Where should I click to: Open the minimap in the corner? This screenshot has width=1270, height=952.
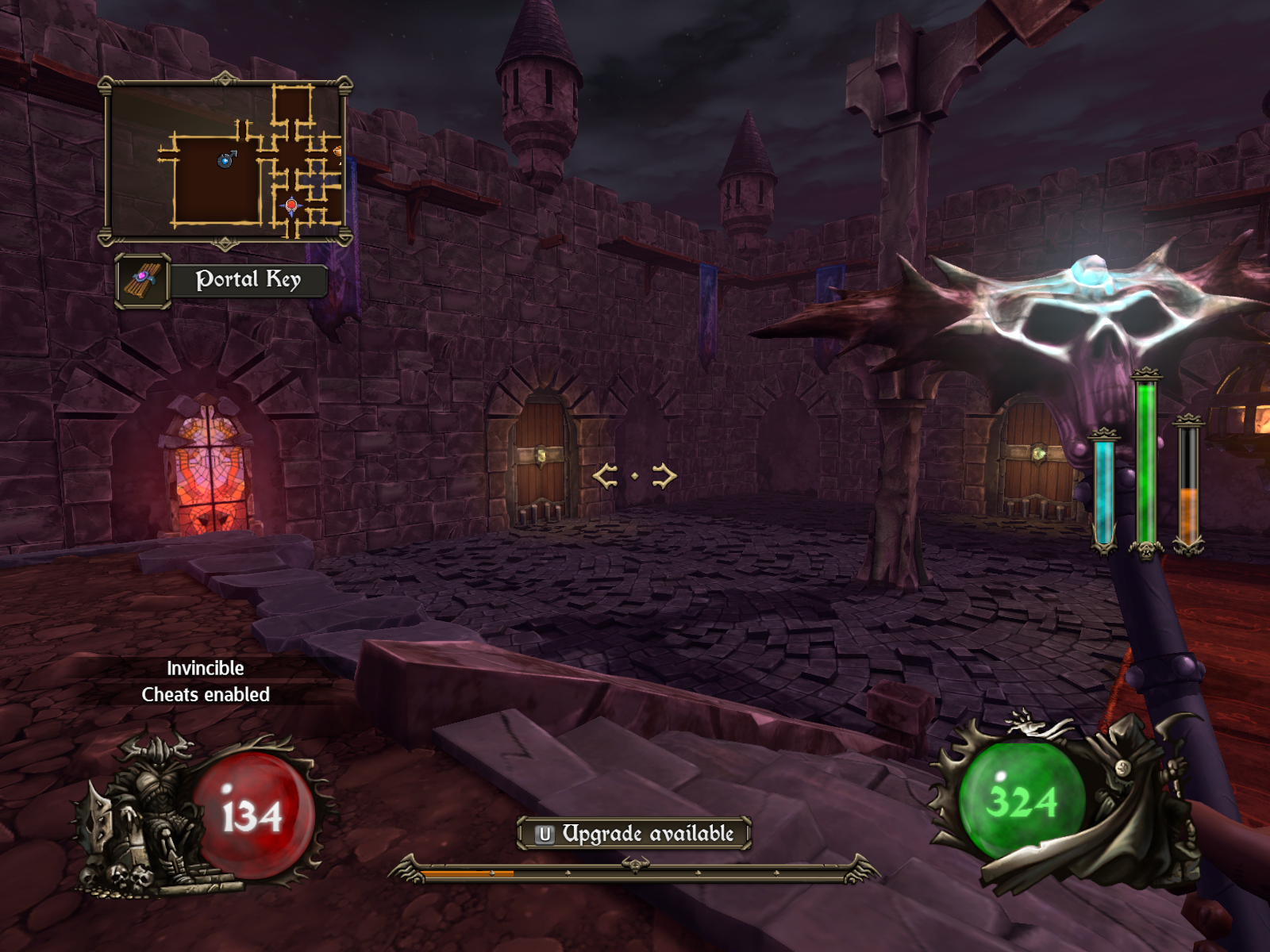point(225,161)
